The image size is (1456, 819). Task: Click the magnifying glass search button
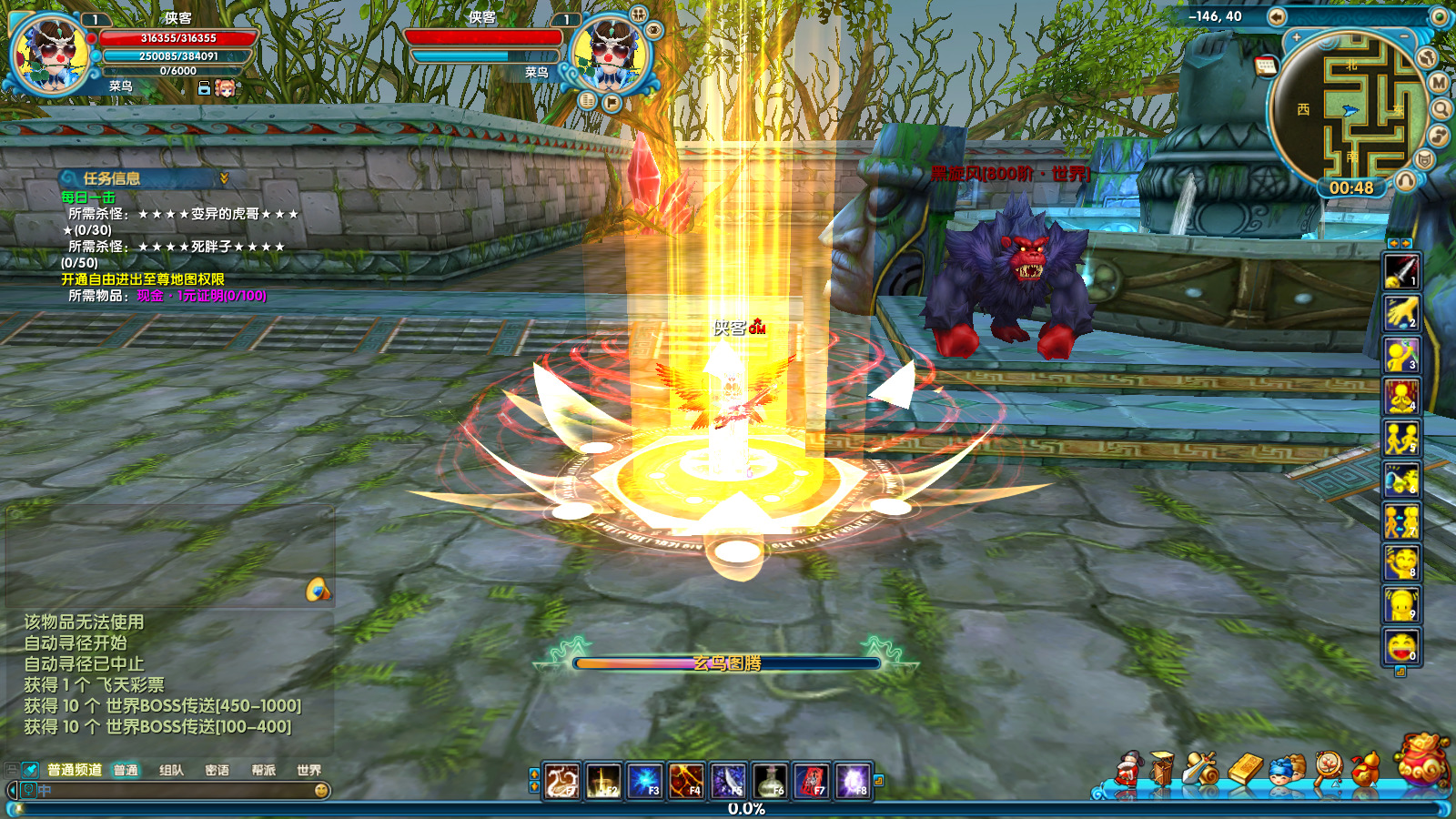pos(1441,109)
